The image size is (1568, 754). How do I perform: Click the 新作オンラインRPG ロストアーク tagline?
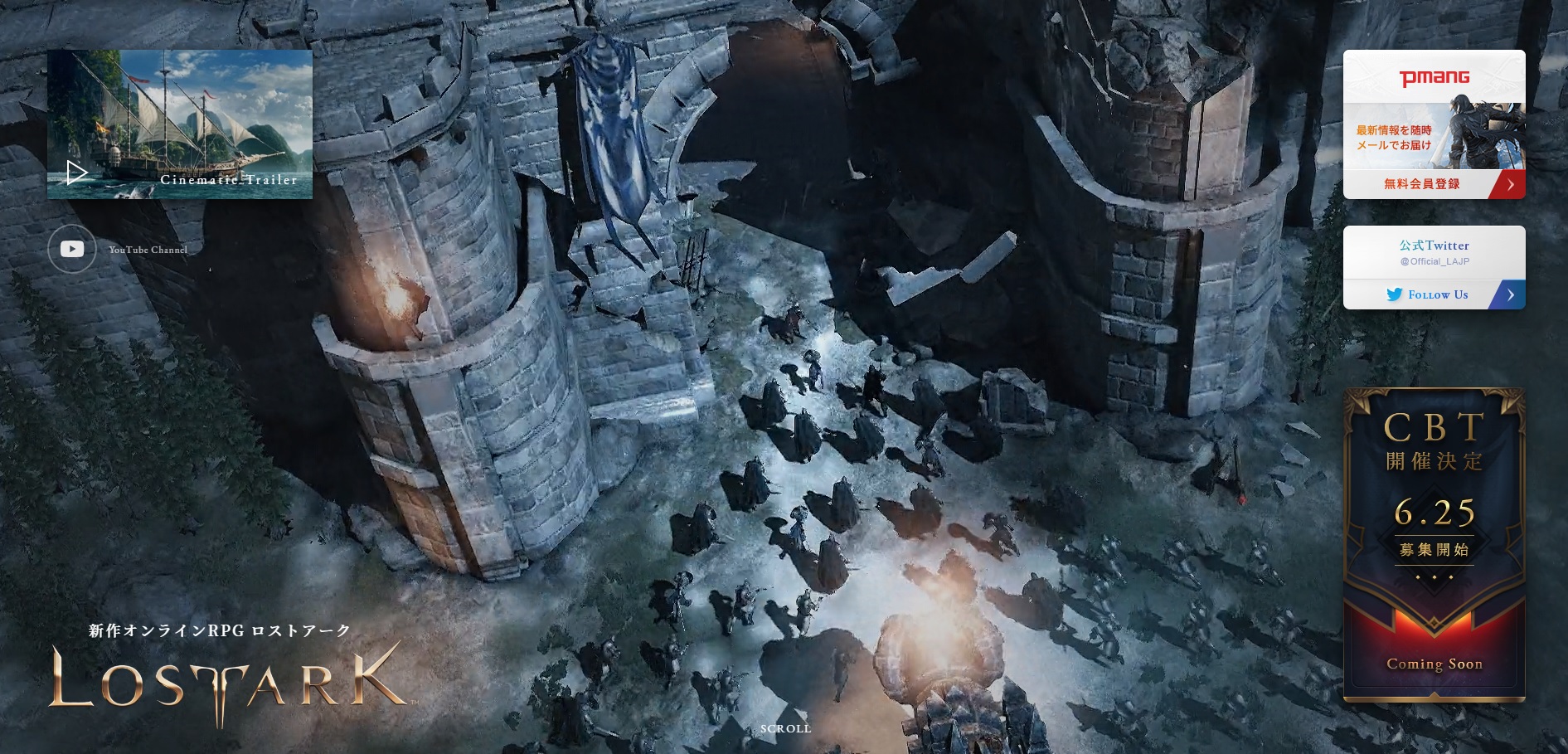point(218,630)
